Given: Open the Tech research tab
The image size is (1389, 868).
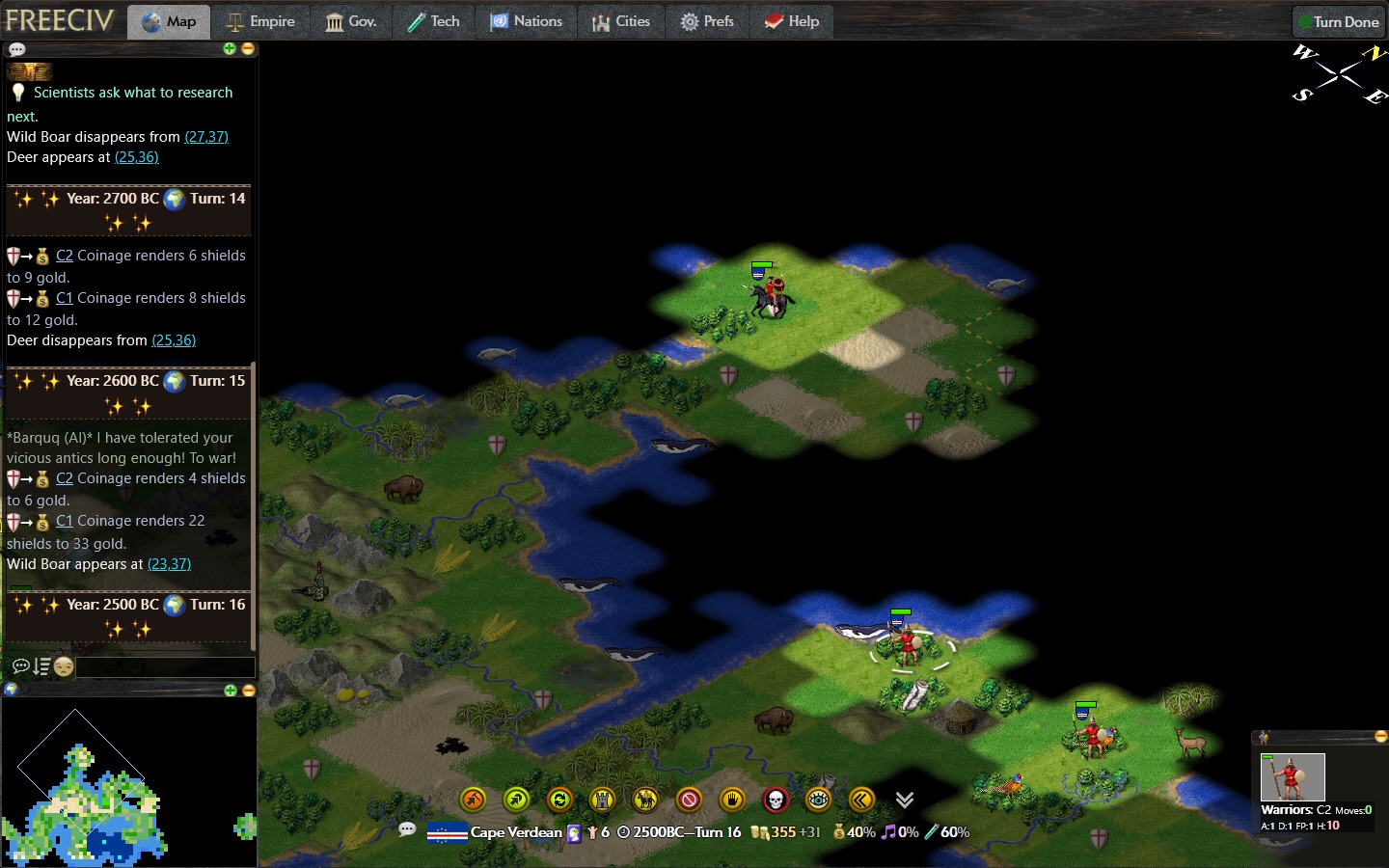Looking at the screenshot, I should coord(433,21).
